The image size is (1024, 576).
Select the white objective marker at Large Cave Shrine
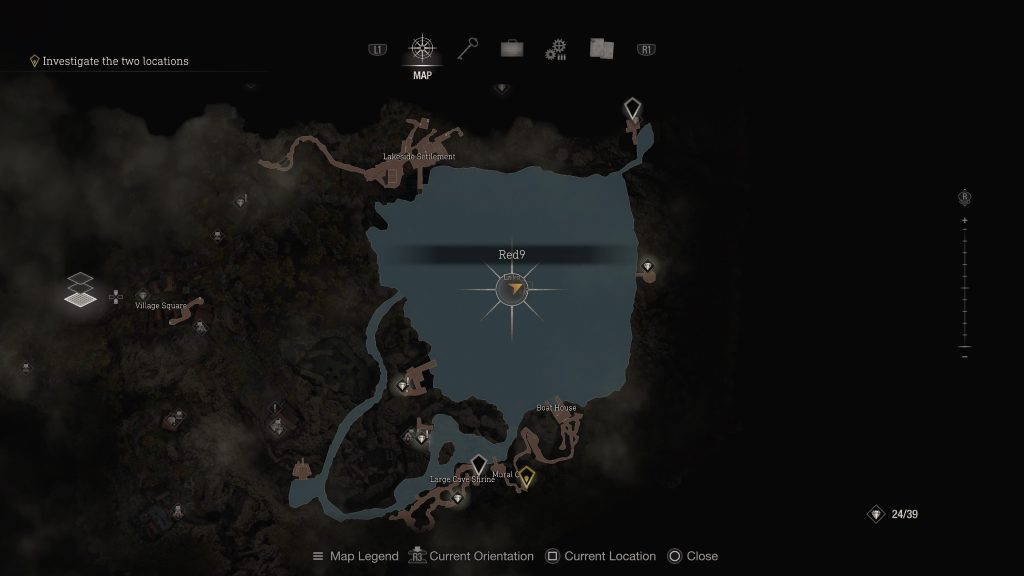tap(478, 465)
